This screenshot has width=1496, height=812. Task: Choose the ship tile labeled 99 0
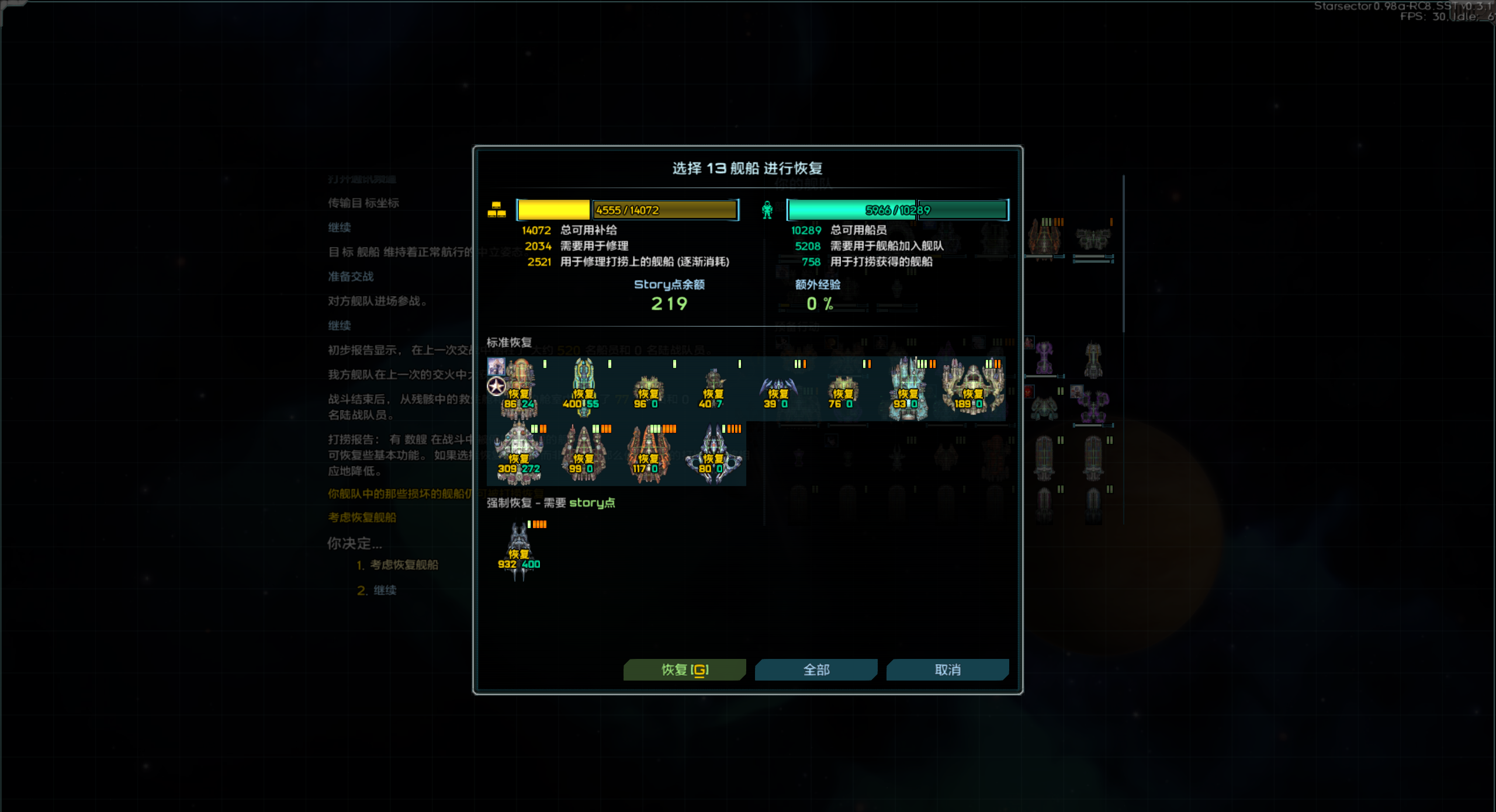click(583, 454)
